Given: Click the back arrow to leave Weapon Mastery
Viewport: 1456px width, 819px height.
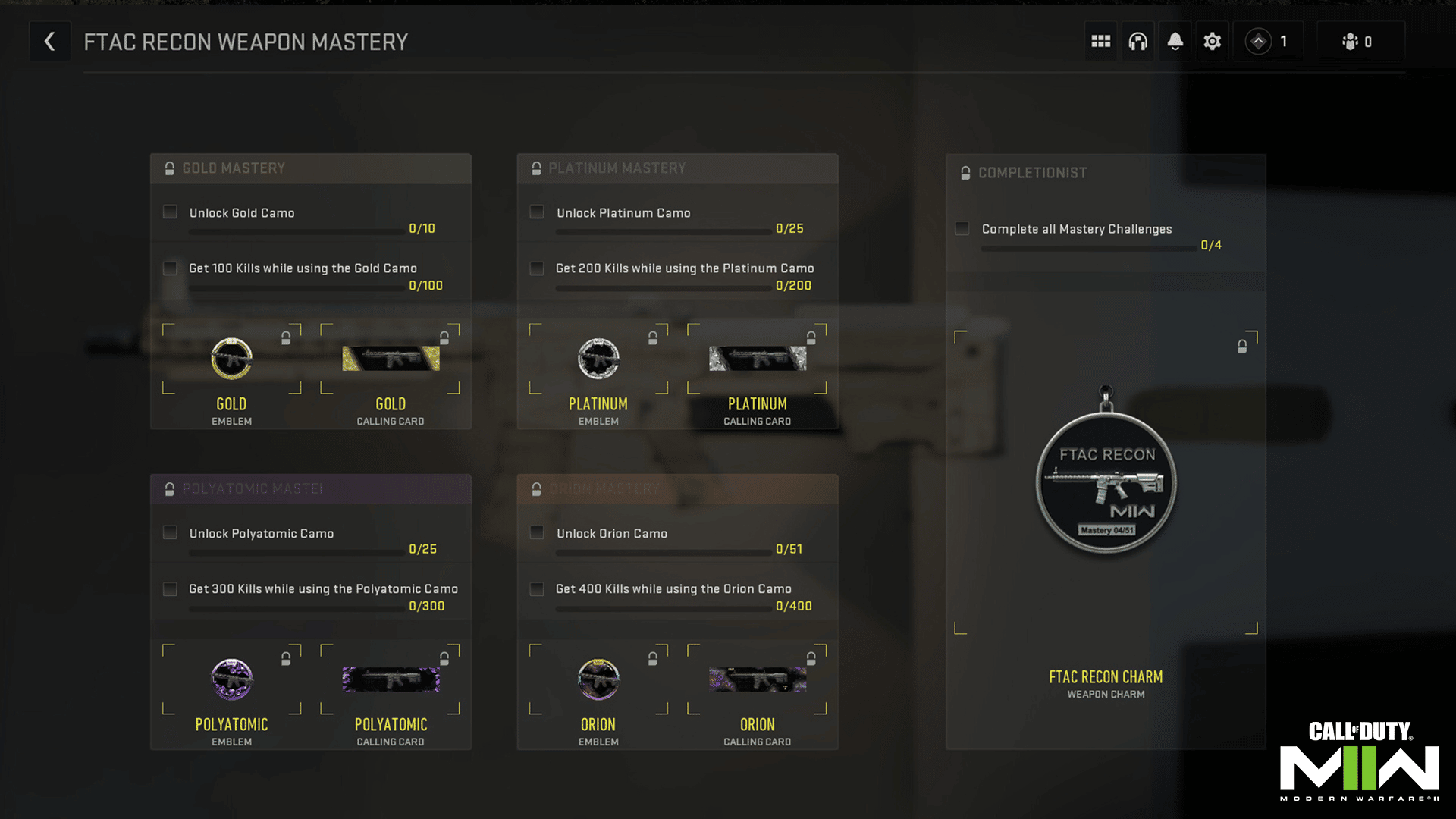Looking at the screenshot, I should pyautogui.click(x=50, y=41).
